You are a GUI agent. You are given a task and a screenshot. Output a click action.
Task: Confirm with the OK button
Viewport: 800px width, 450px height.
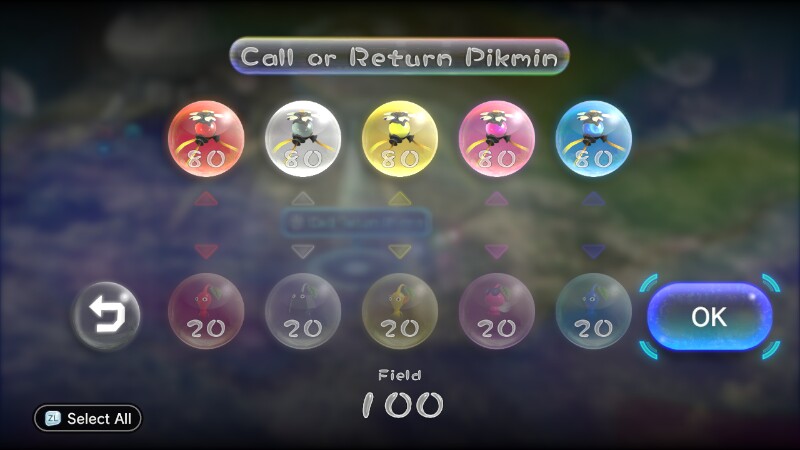[x=709, y=317]
